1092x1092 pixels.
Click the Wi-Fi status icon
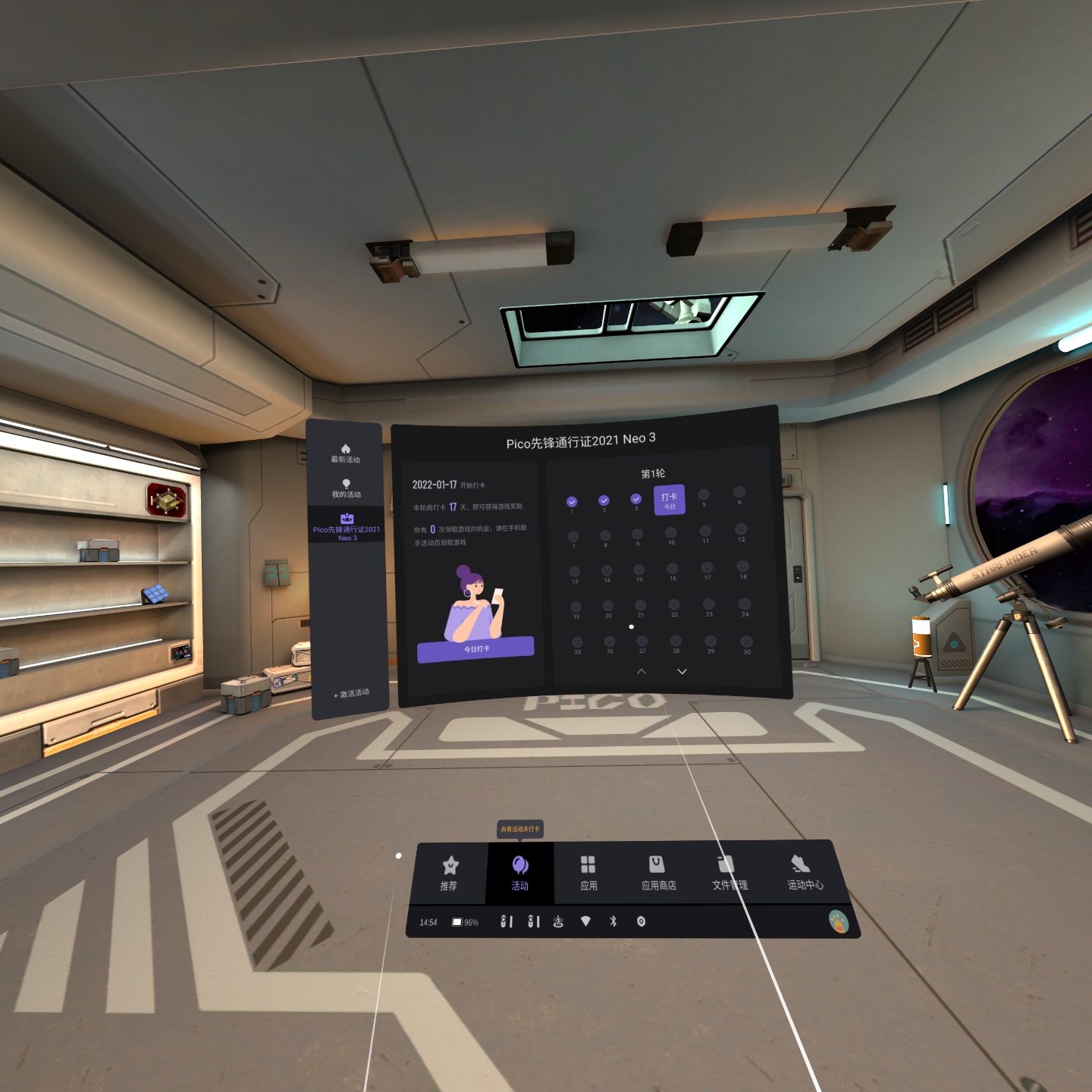(x=585, y=921)
